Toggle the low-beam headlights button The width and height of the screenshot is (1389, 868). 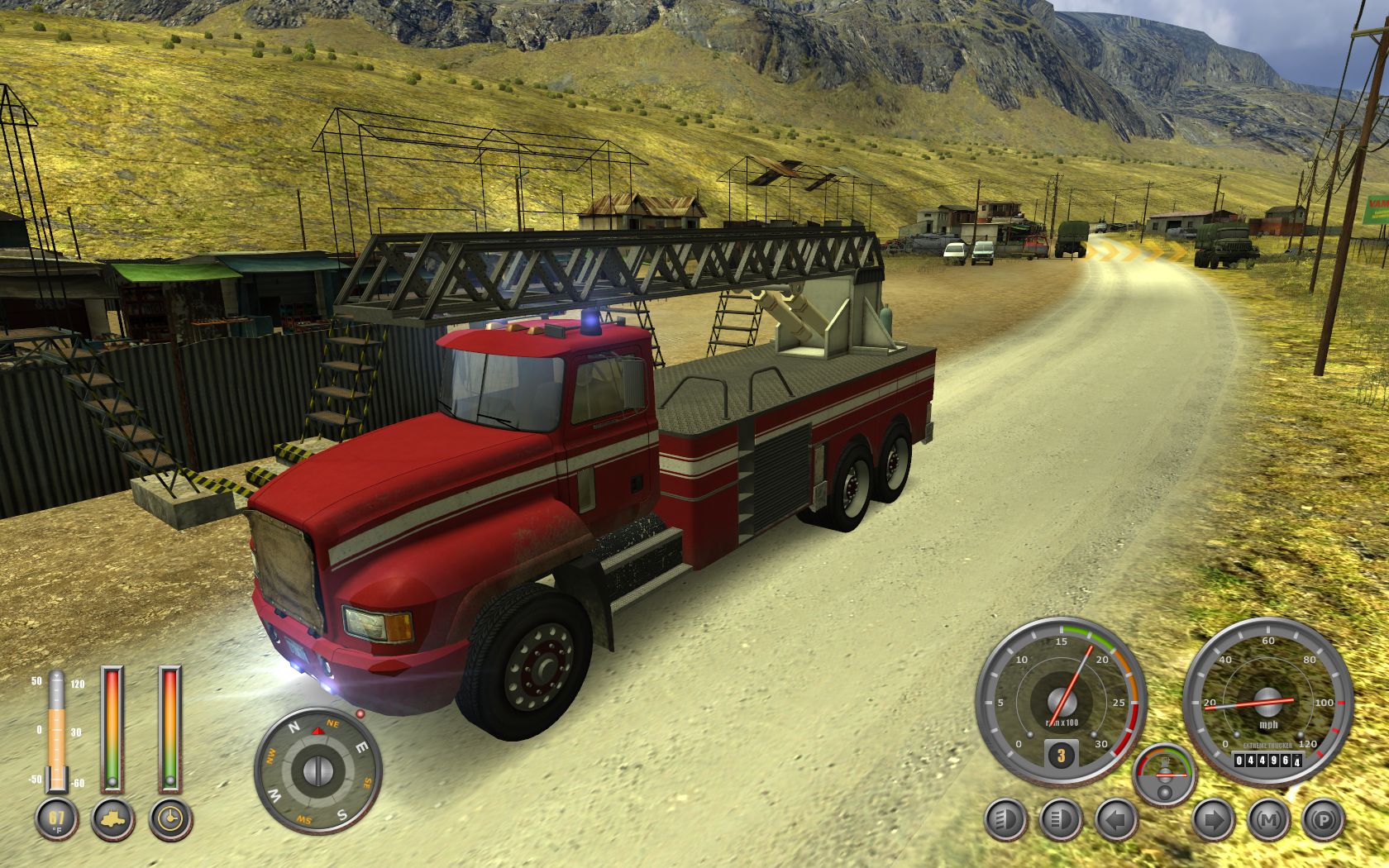1005,821
